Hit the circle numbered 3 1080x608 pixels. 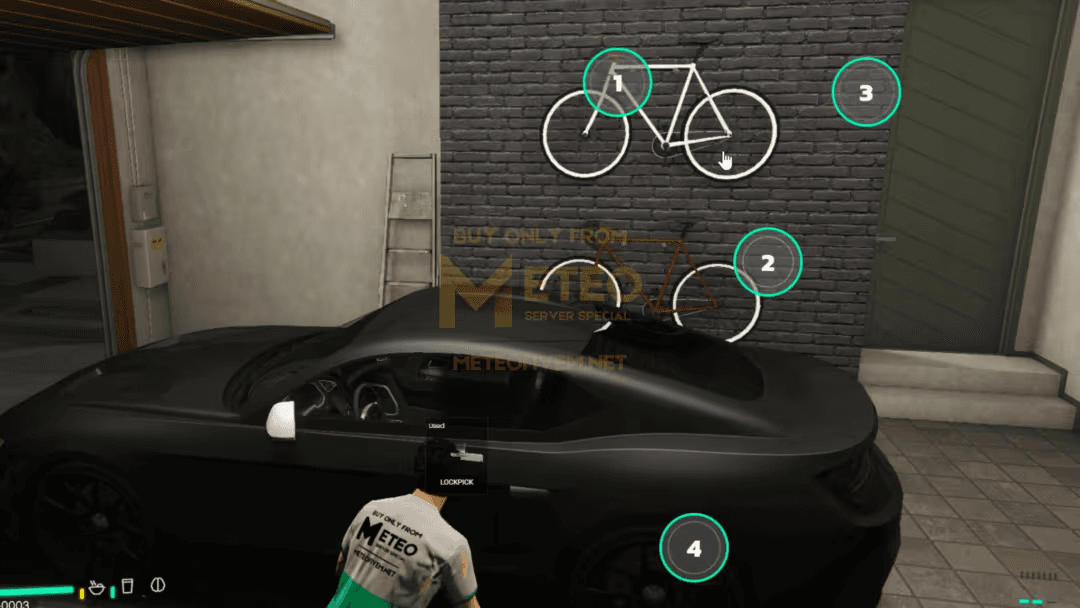[x=866, y=92]
